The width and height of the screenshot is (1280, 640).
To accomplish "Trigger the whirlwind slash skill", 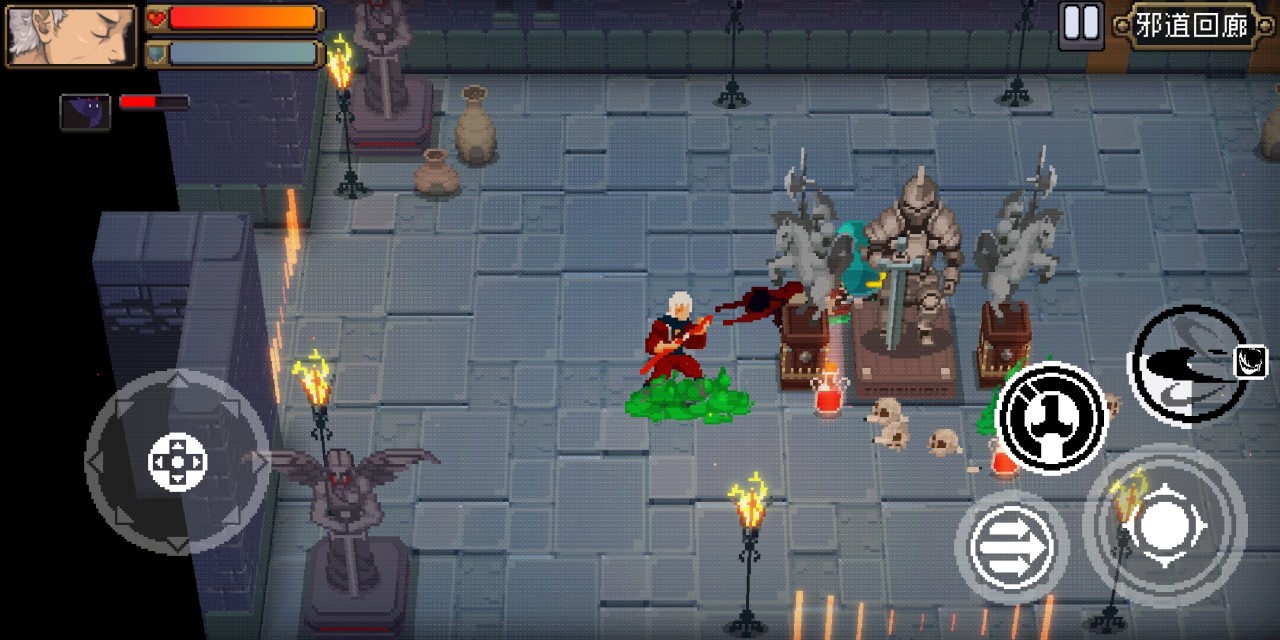I will [1189, 362].
